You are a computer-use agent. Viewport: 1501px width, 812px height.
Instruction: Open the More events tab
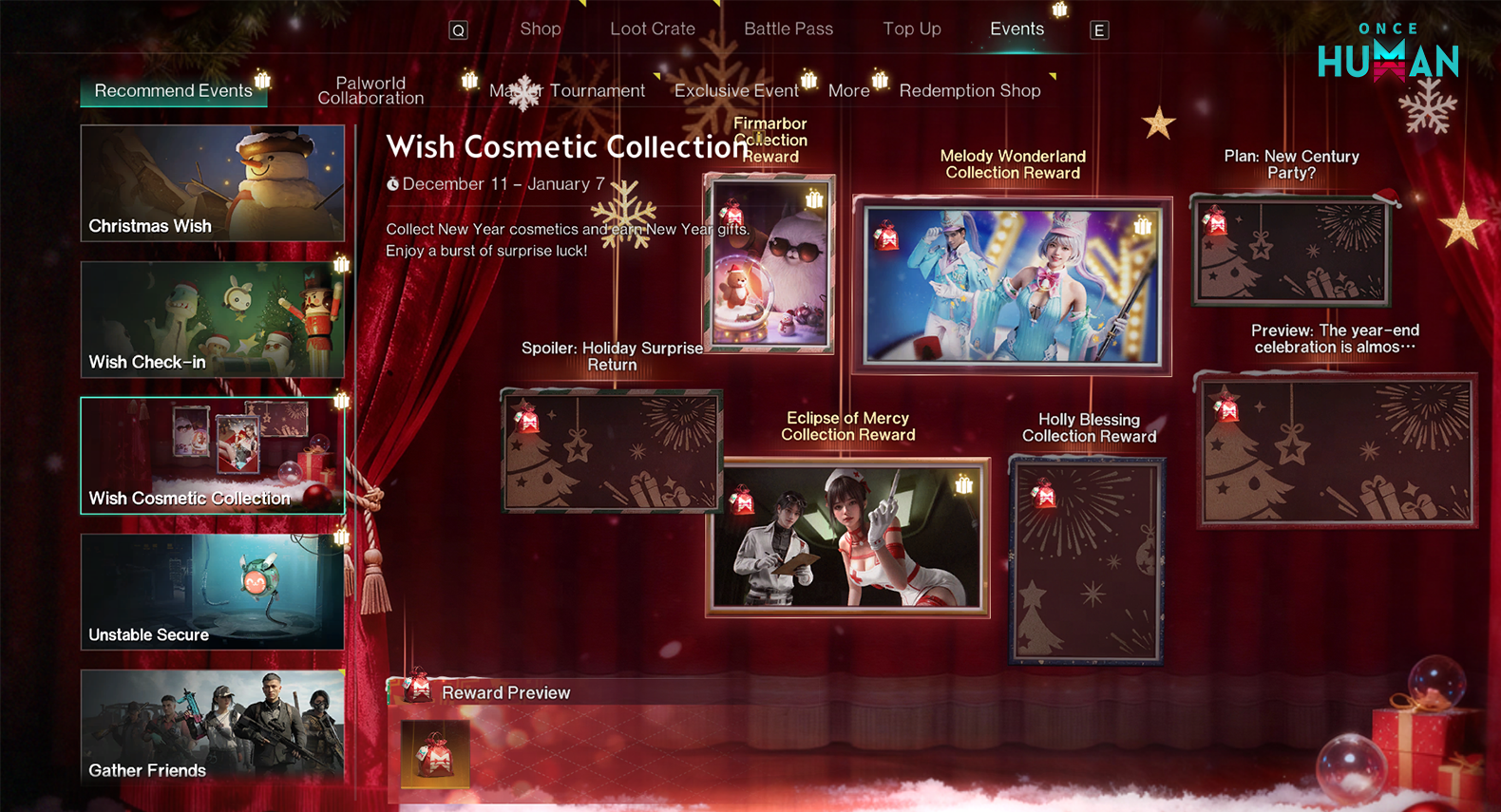point(848,91)
